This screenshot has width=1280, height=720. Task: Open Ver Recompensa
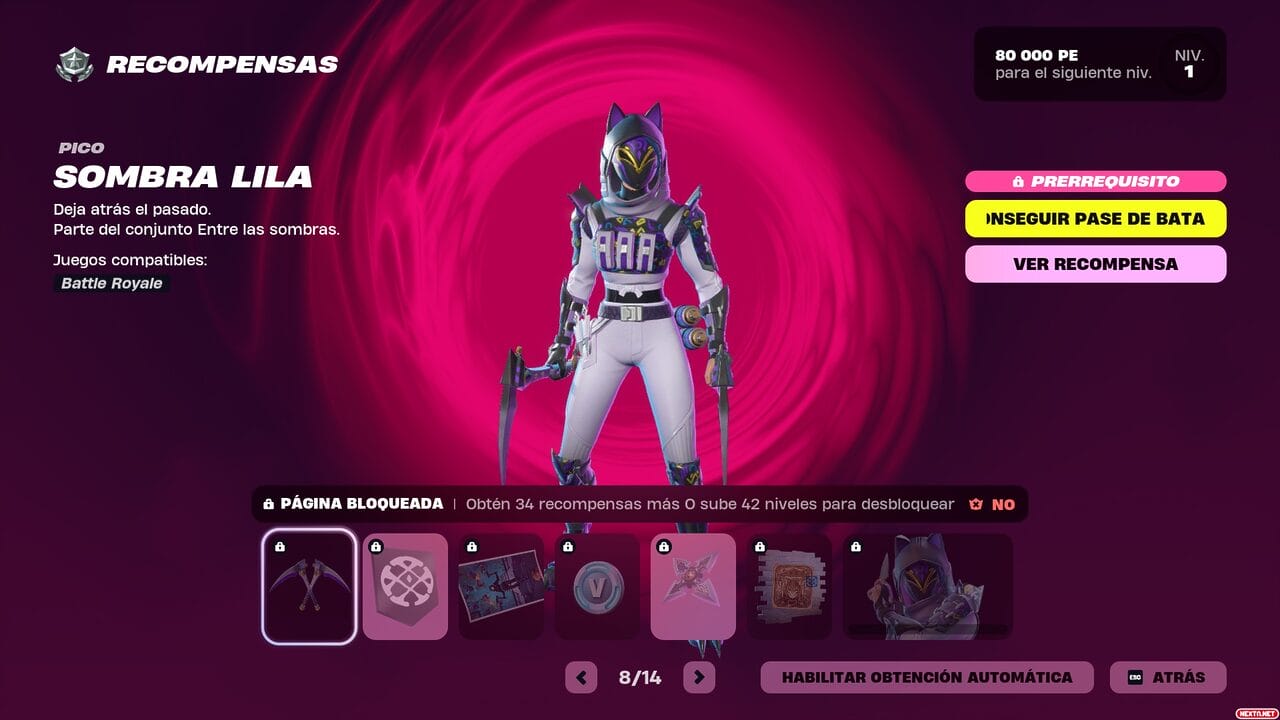[x=1095, y=264]
